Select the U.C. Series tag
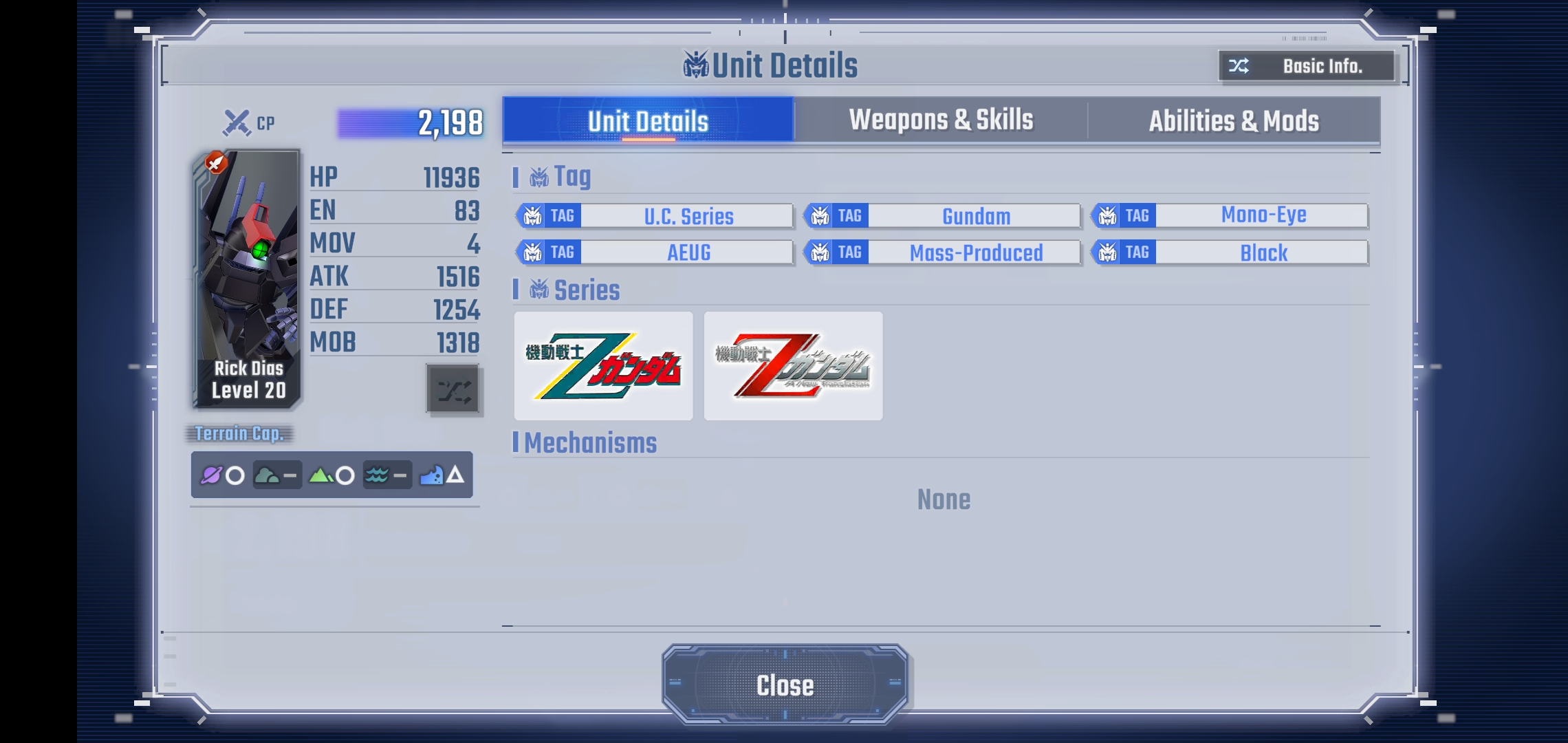1568x743 pixels. click(x=655, y=216)
